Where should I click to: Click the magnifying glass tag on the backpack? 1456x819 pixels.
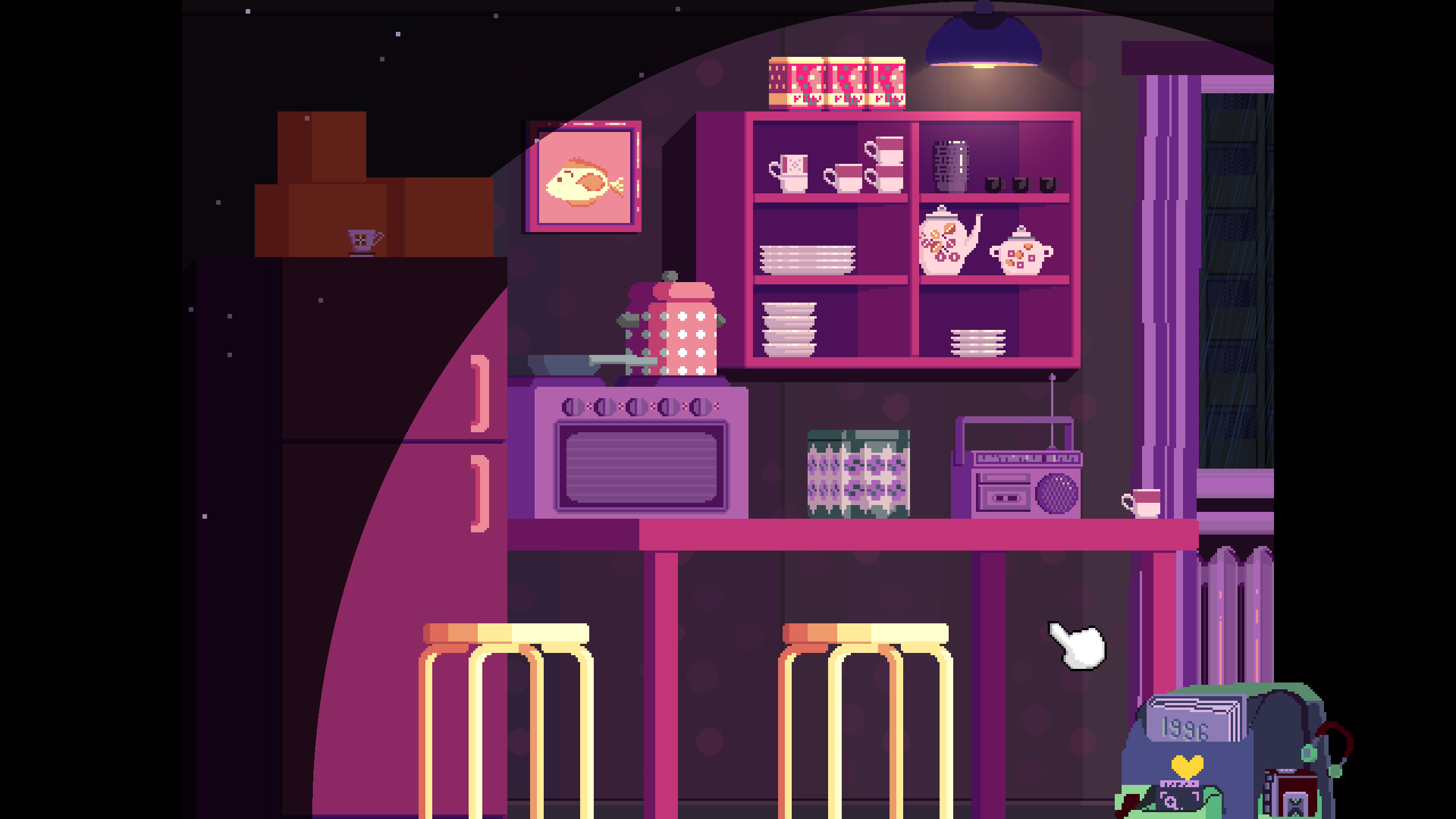pyautogui.click(x=1177, y=801)
